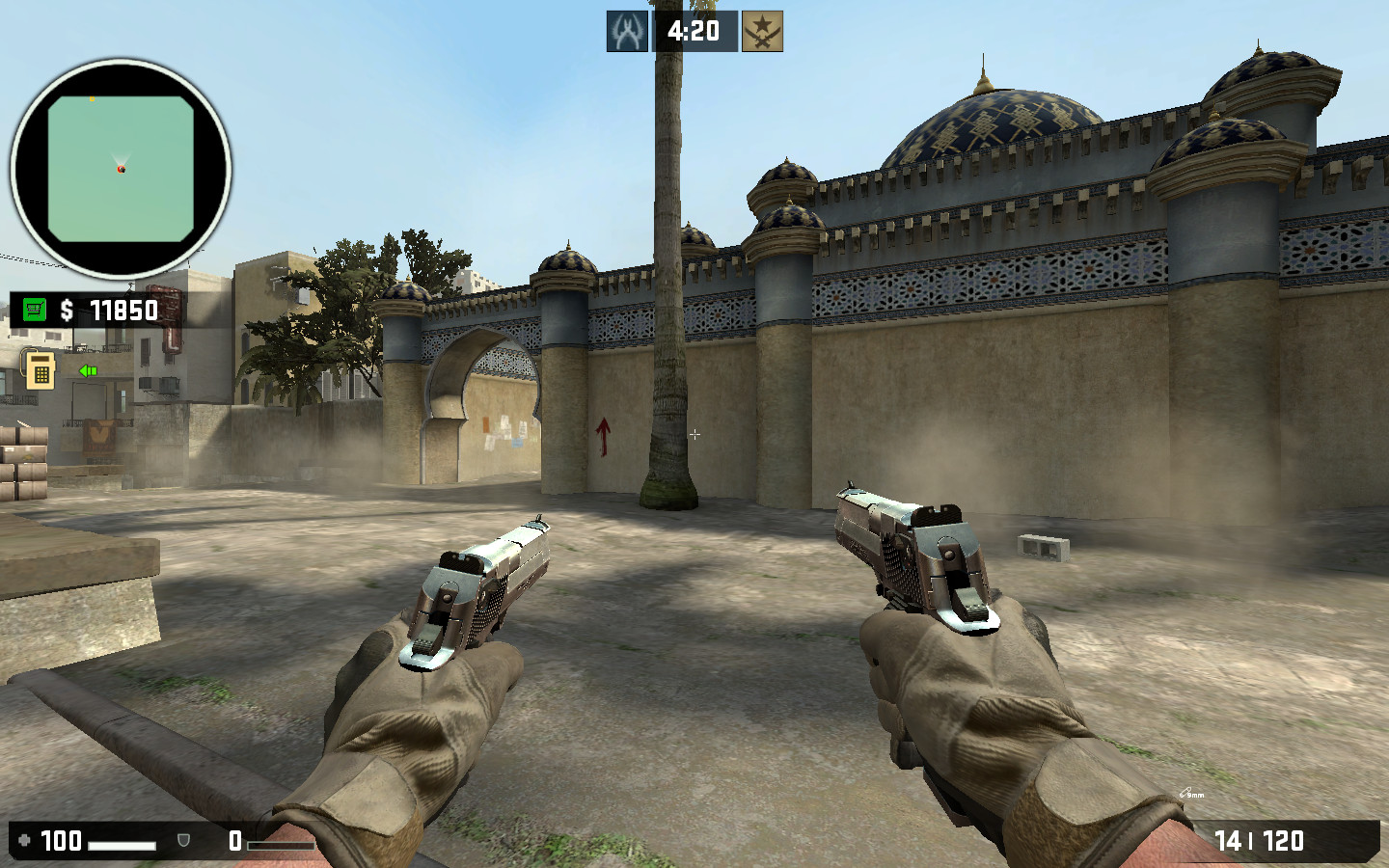Click the CT defuse kit team icon

(x=627, y=30)
